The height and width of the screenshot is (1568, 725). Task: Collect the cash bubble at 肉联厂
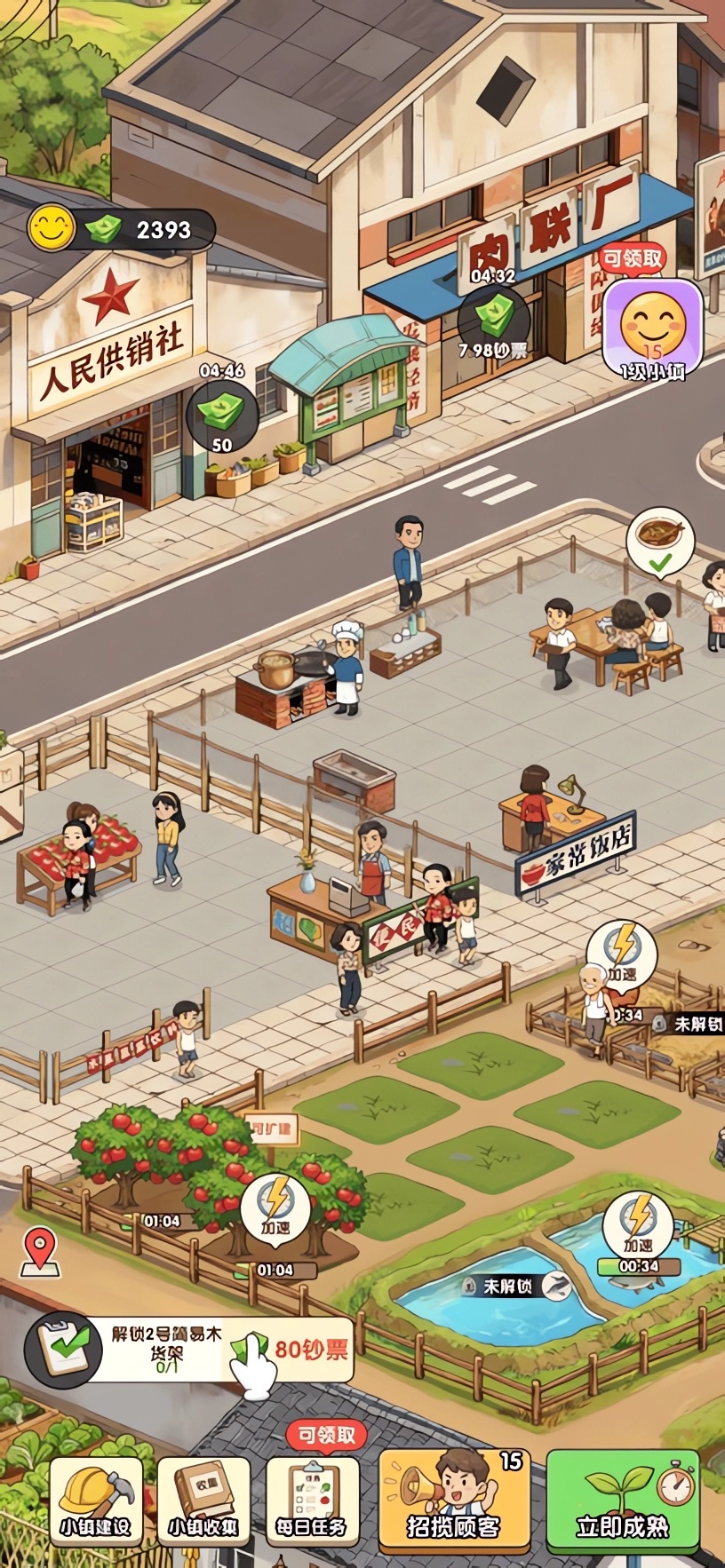(x=493, y=320)
